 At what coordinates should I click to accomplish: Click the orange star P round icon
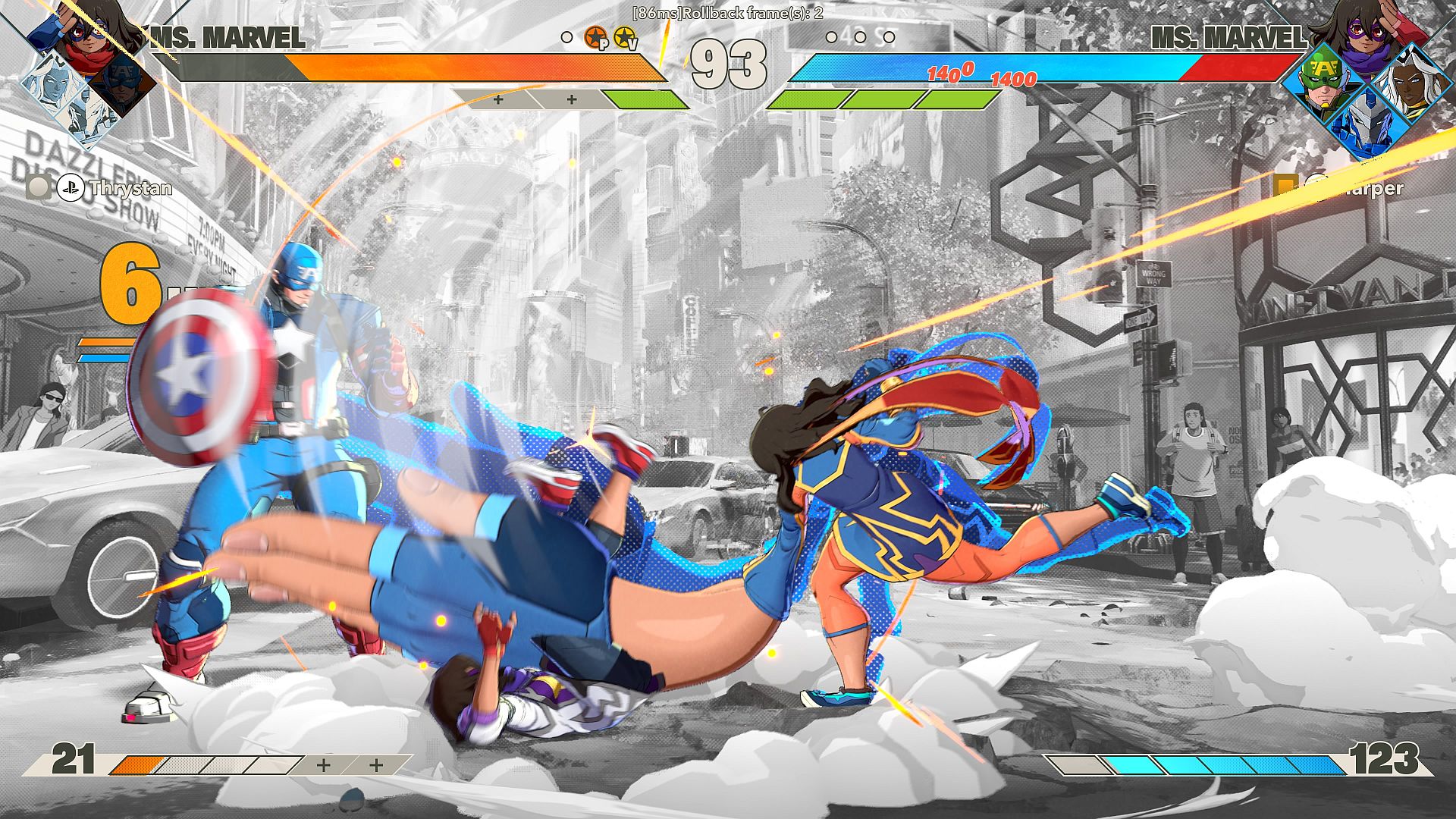point(596,37)
